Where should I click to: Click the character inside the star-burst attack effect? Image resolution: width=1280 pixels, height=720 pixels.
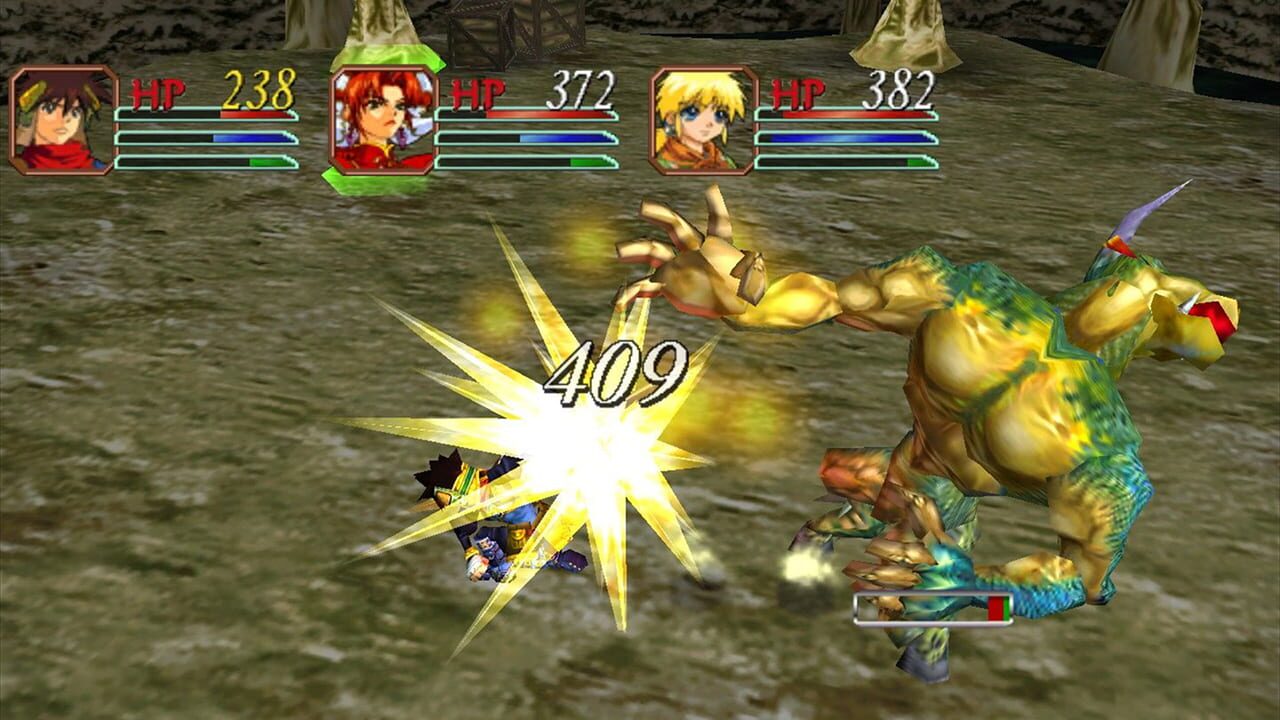click(x=500, y=520)
